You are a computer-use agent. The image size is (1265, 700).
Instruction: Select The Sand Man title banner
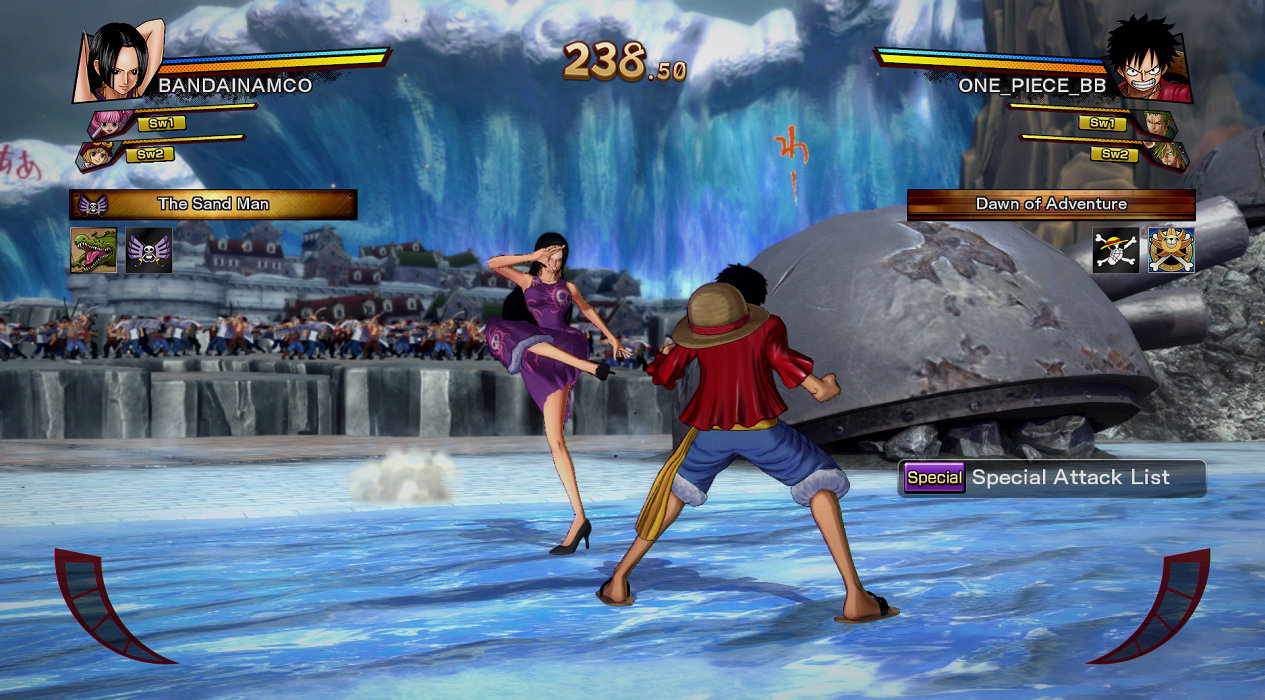point(213,204)
